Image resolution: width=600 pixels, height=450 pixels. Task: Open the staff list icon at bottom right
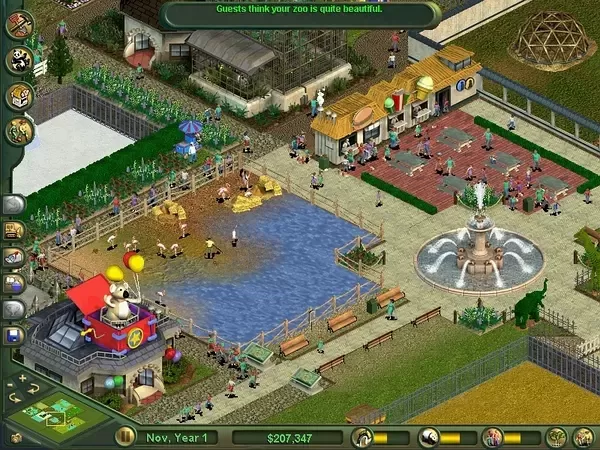582,437
